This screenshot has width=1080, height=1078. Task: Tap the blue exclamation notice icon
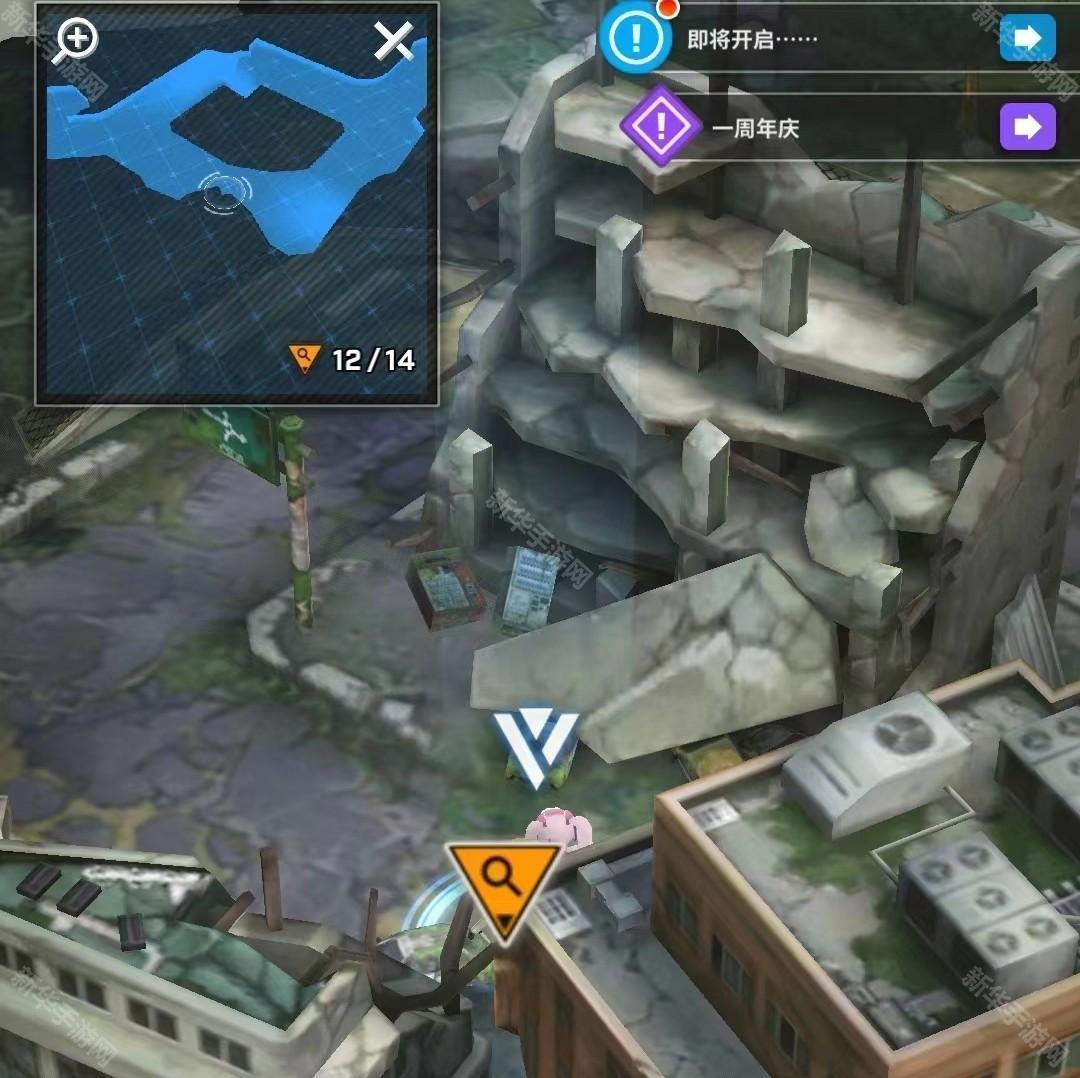tap(635, 40)
